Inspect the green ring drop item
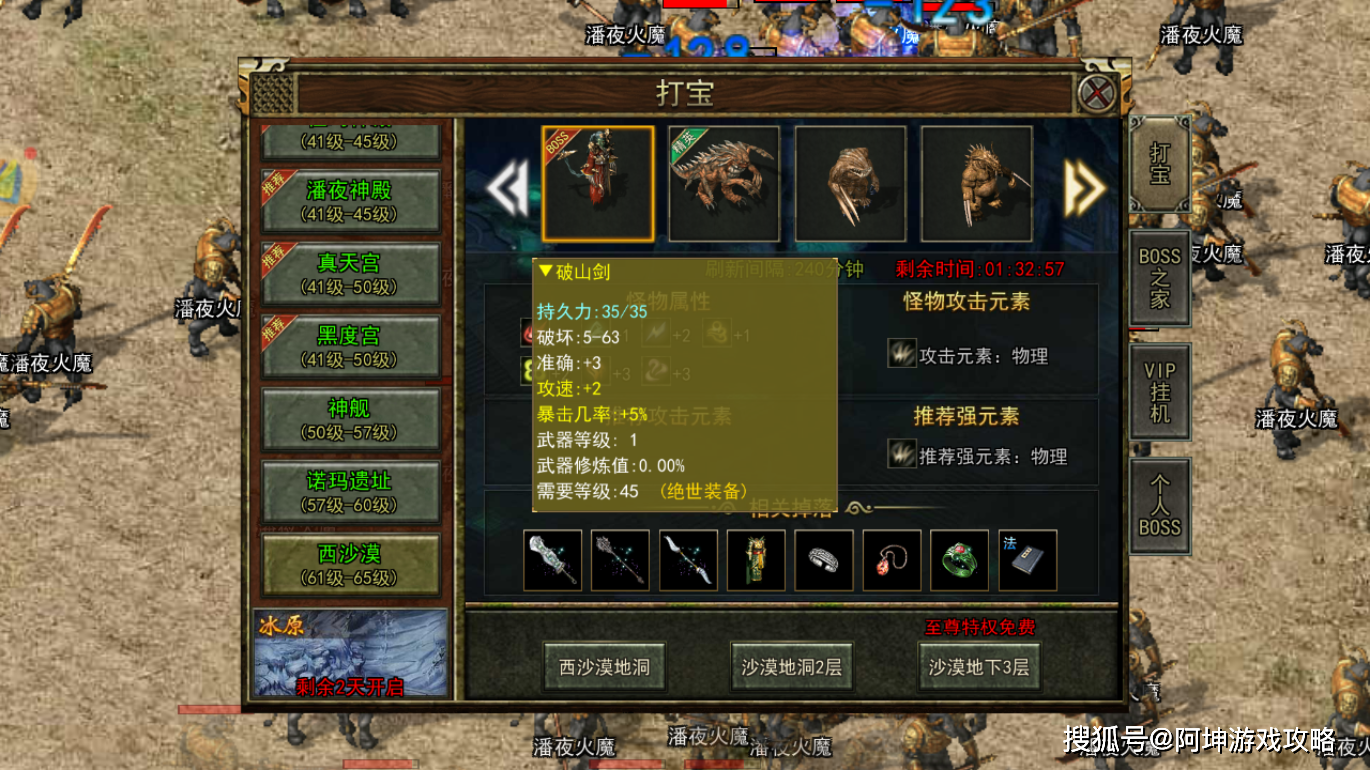This screenshot has height=770, width=1370. pyautogui.click(x=959, y=560)
